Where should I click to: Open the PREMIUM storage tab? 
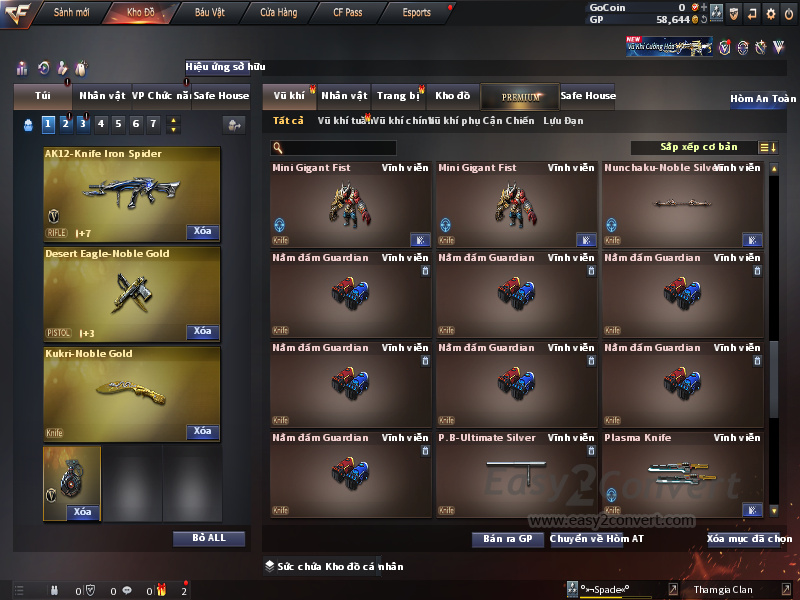(x=521, y=96)
